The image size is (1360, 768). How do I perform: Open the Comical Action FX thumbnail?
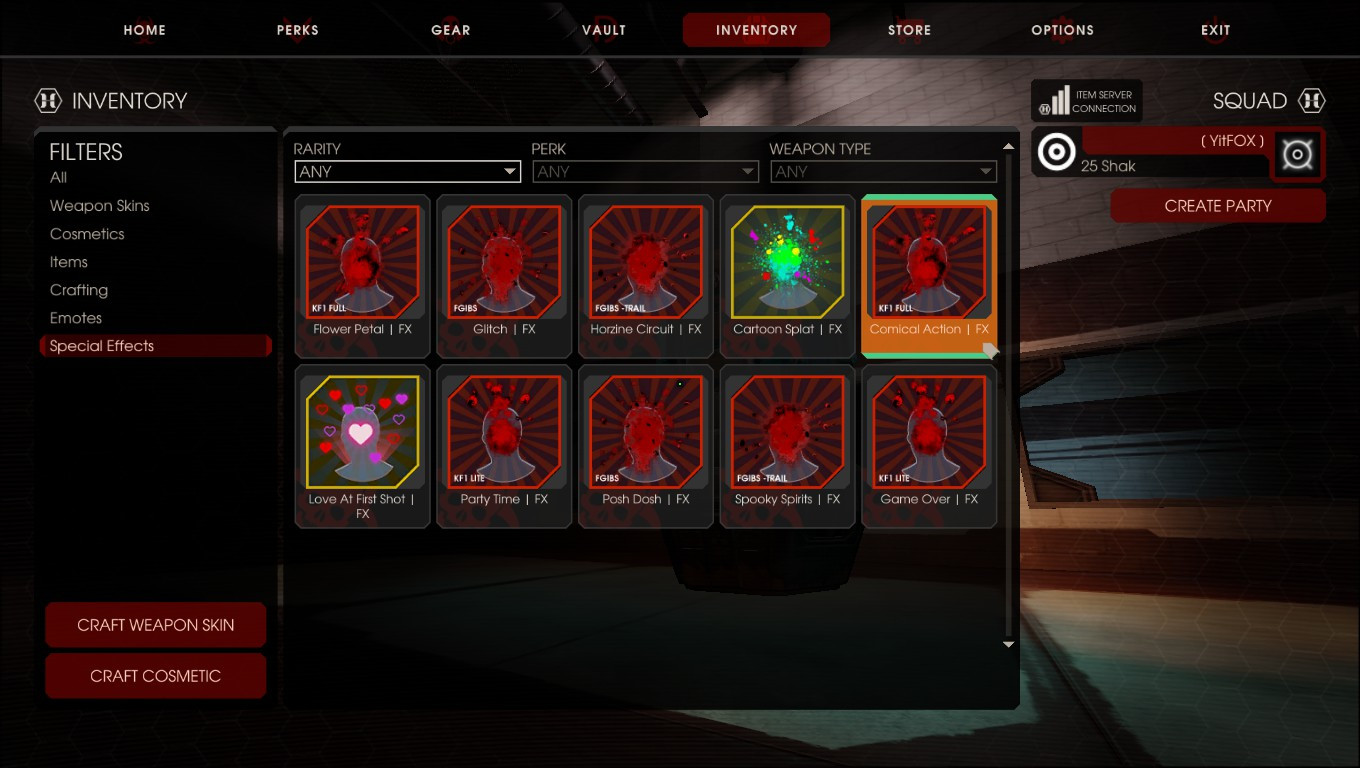[x=928, y=263]
